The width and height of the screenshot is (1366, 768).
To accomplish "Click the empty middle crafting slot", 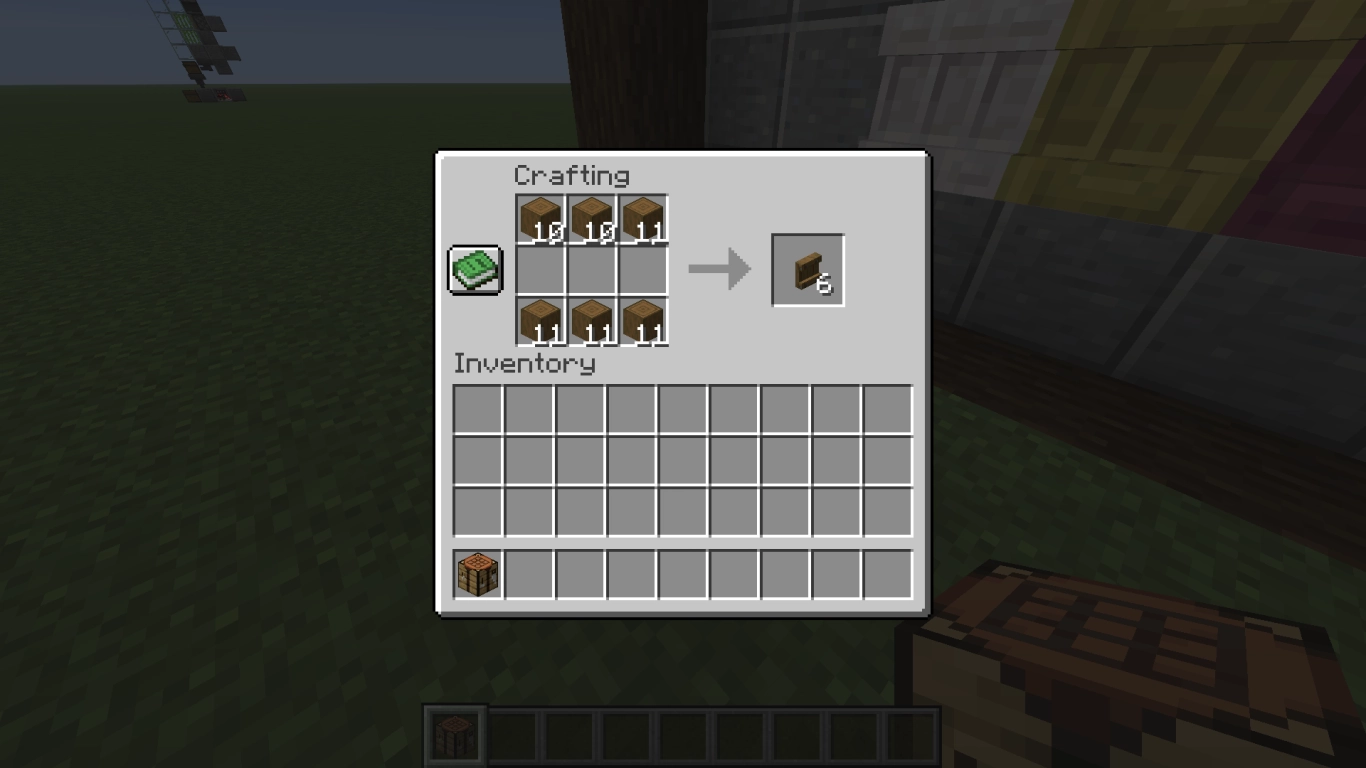I will click(x=591, y=268).
